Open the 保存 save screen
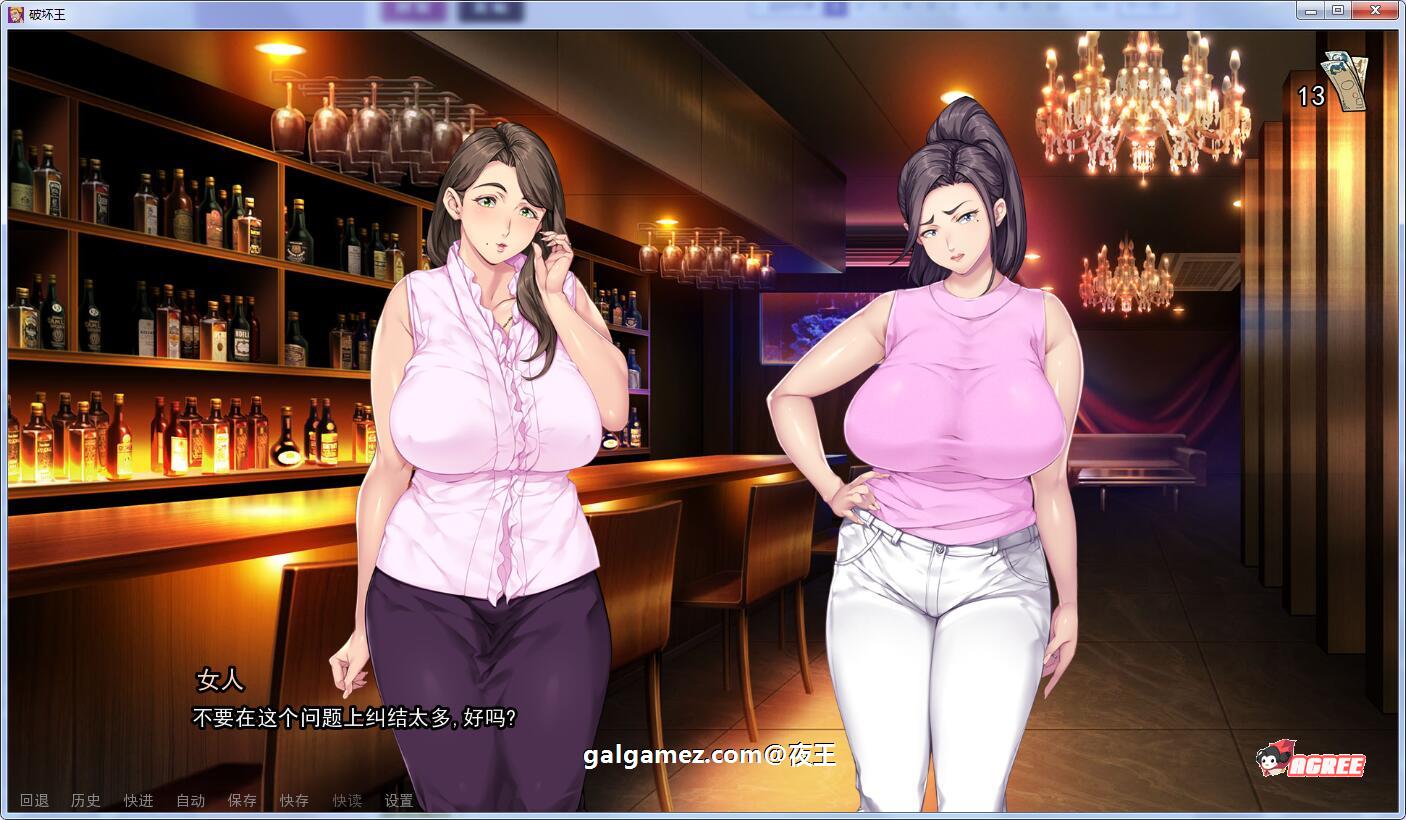The width and height of the screenshot is (1406, 820). click(x=242, y=800)
